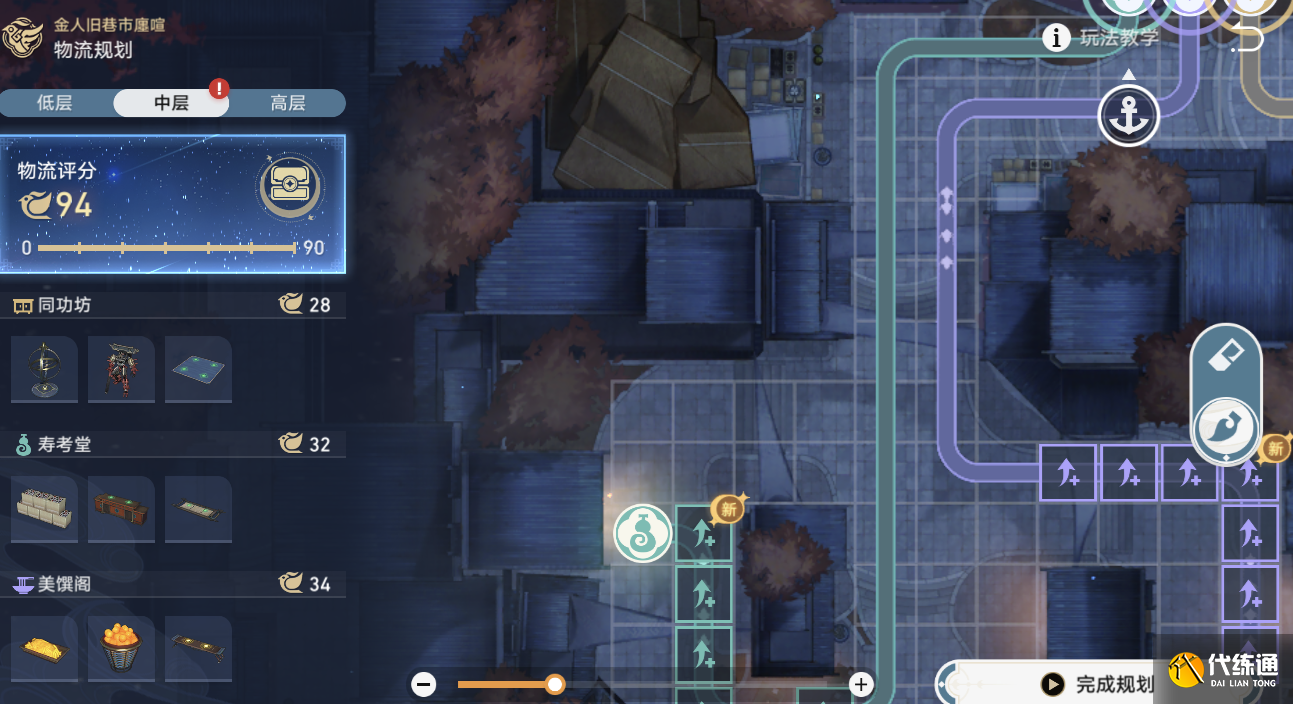Select the red mech item in 同功坊
The height and width of the screenshot is (704, 1293).
pyautogui.click(x=121, y=369)
